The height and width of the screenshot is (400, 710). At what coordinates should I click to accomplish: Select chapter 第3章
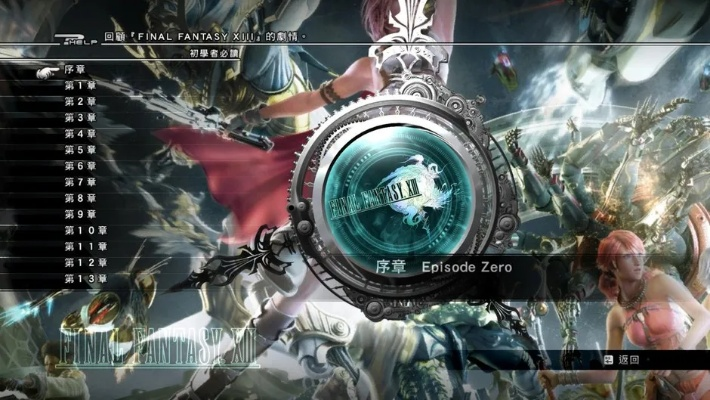(x=79, y=118)
